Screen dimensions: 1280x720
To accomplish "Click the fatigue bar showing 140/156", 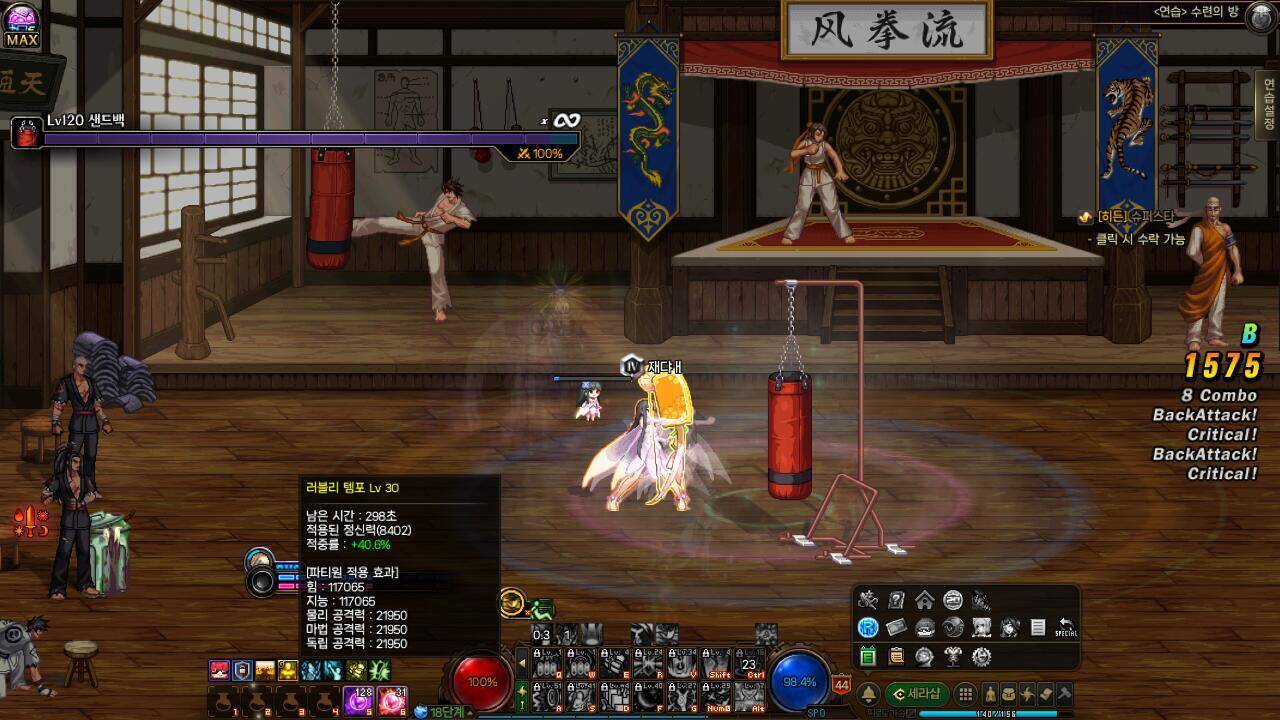I will tap(995, 713).
